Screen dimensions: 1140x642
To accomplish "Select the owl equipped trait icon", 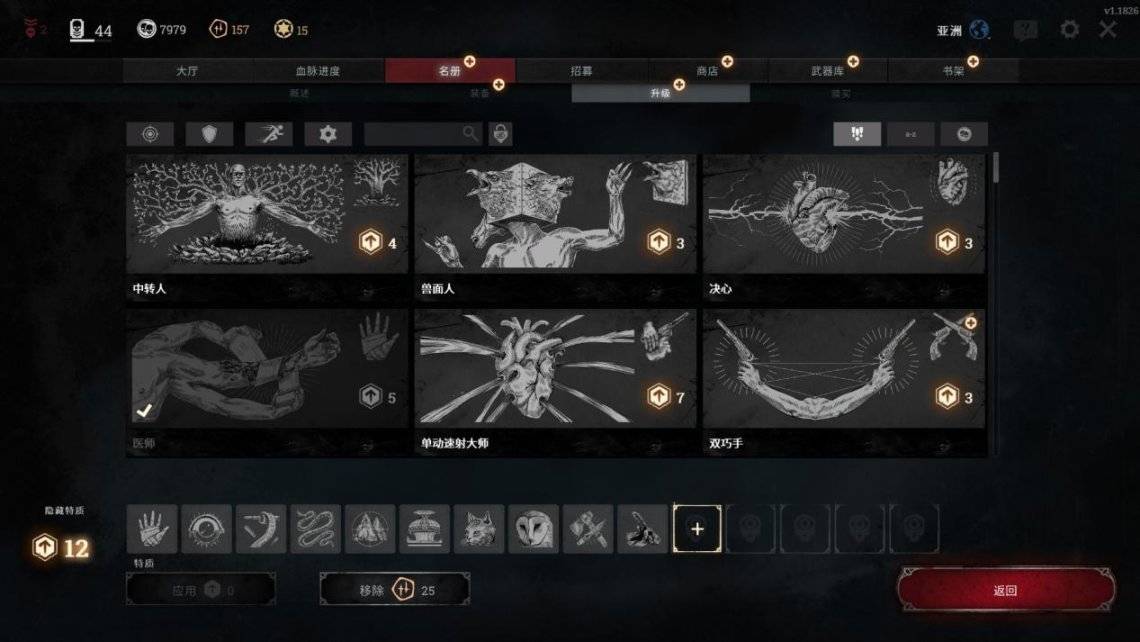I will [x=533, y=529].
